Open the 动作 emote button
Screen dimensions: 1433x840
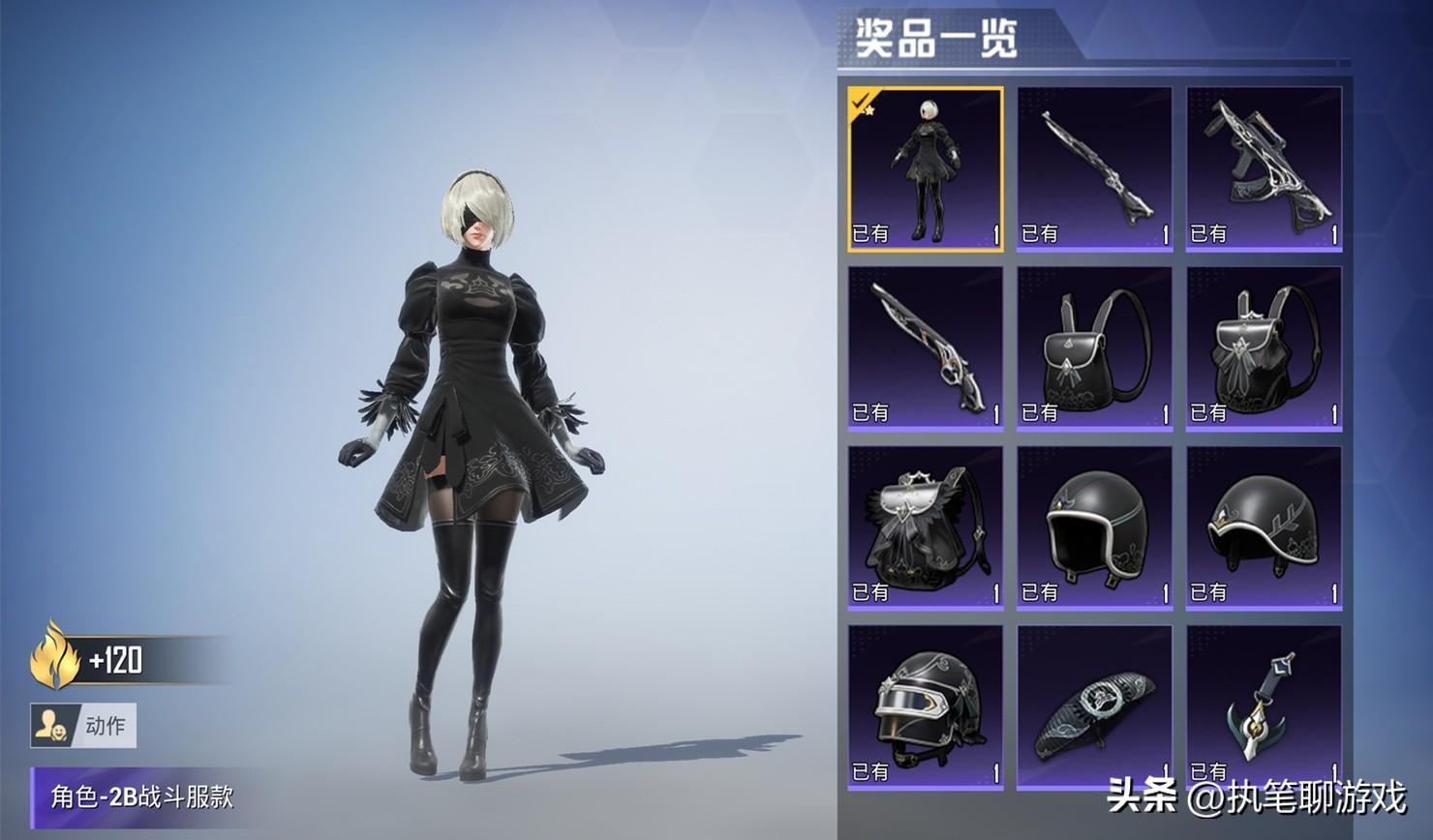(83, 726)
